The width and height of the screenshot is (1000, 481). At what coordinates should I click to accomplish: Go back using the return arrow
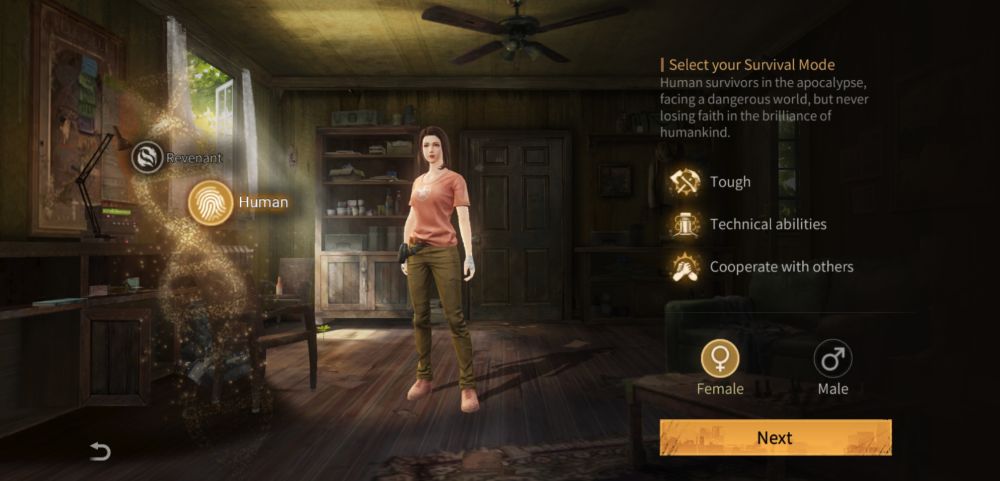click(100, 451)
